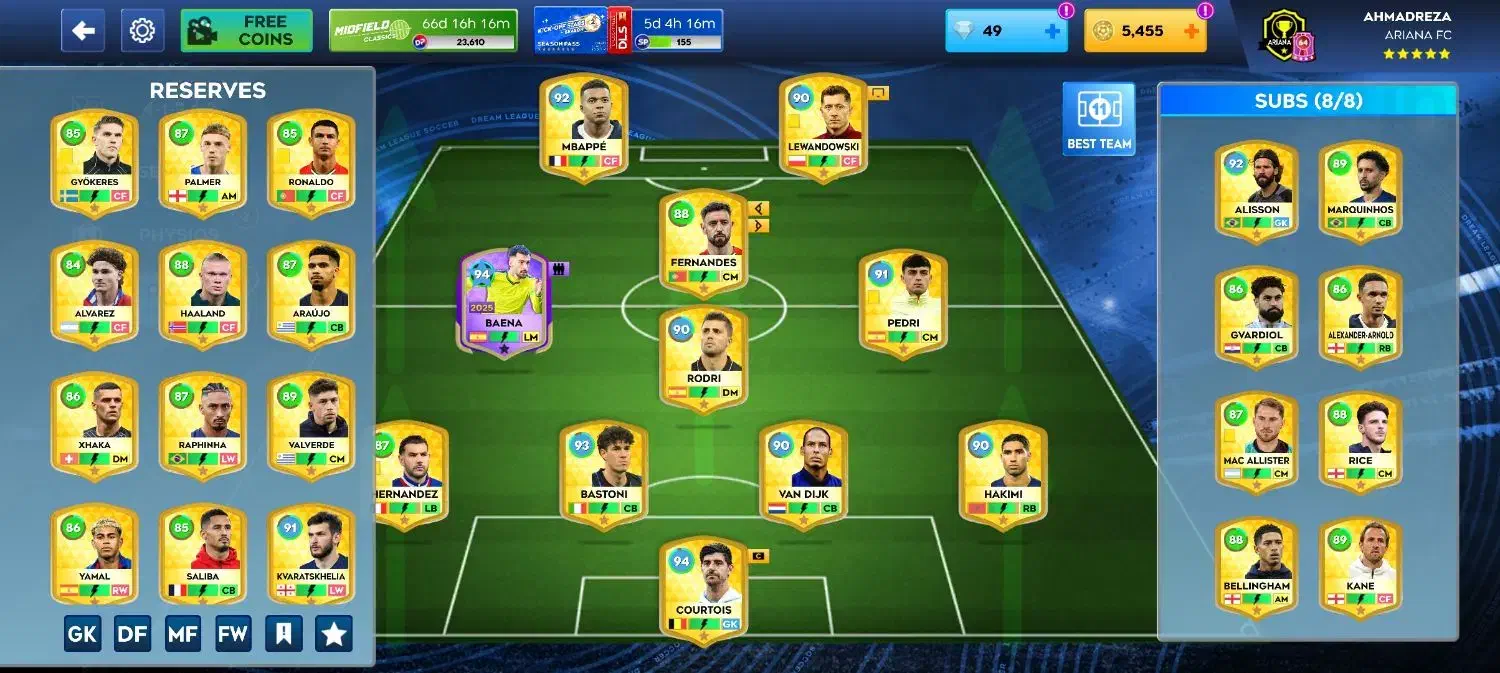1500x673 pixels.
Task: Choose Ronaldo from the reserves
Action: point(310,162)
